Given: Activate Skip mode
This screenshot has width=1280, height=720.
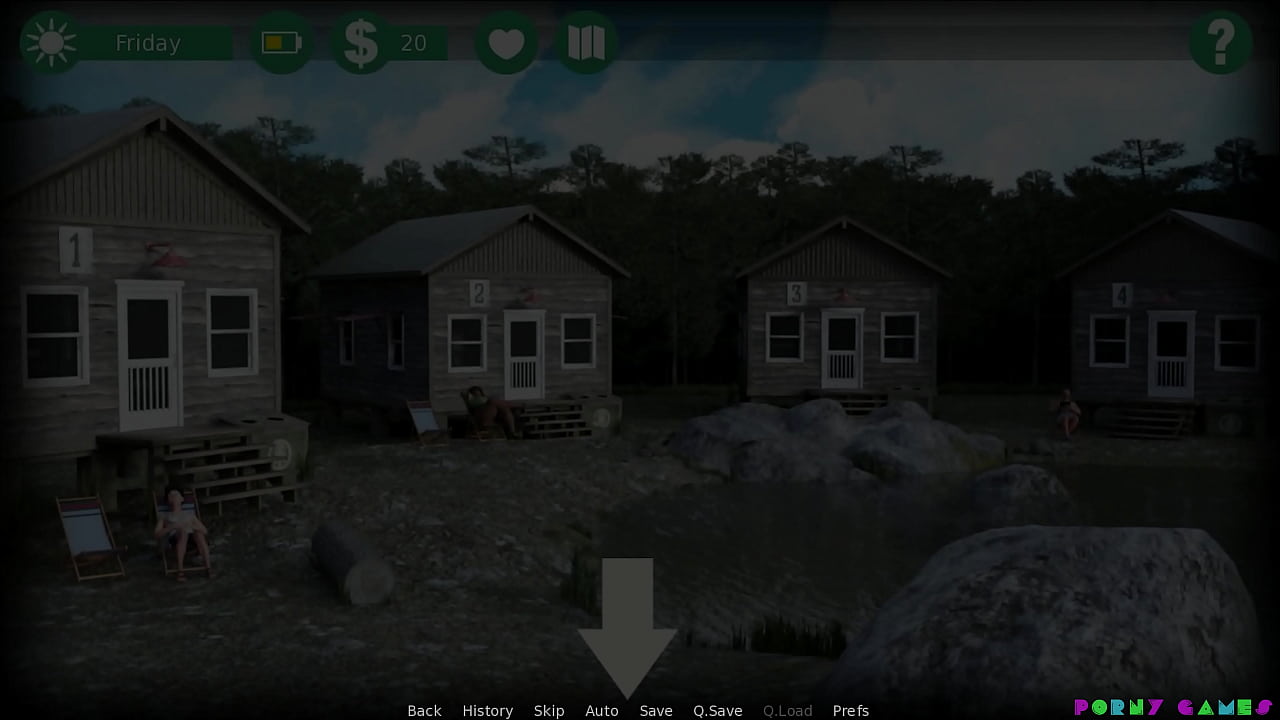Looking at the screenshot, I should pyautogui.click(x=549, y=710).
